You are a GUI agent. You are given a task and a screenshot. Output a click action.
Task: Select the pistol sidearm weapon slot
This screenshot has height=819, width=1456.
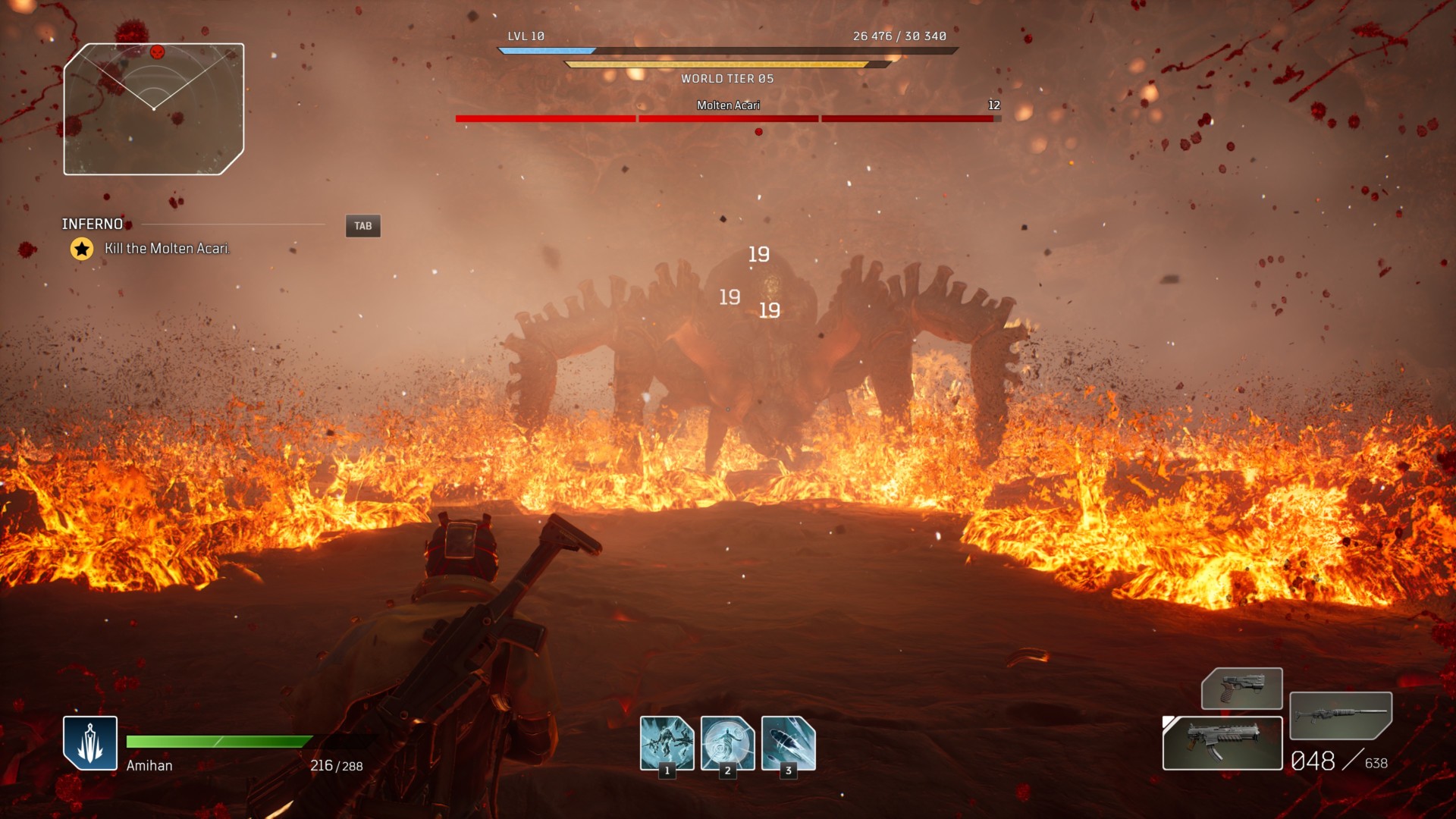click(x=1241, y=689)
